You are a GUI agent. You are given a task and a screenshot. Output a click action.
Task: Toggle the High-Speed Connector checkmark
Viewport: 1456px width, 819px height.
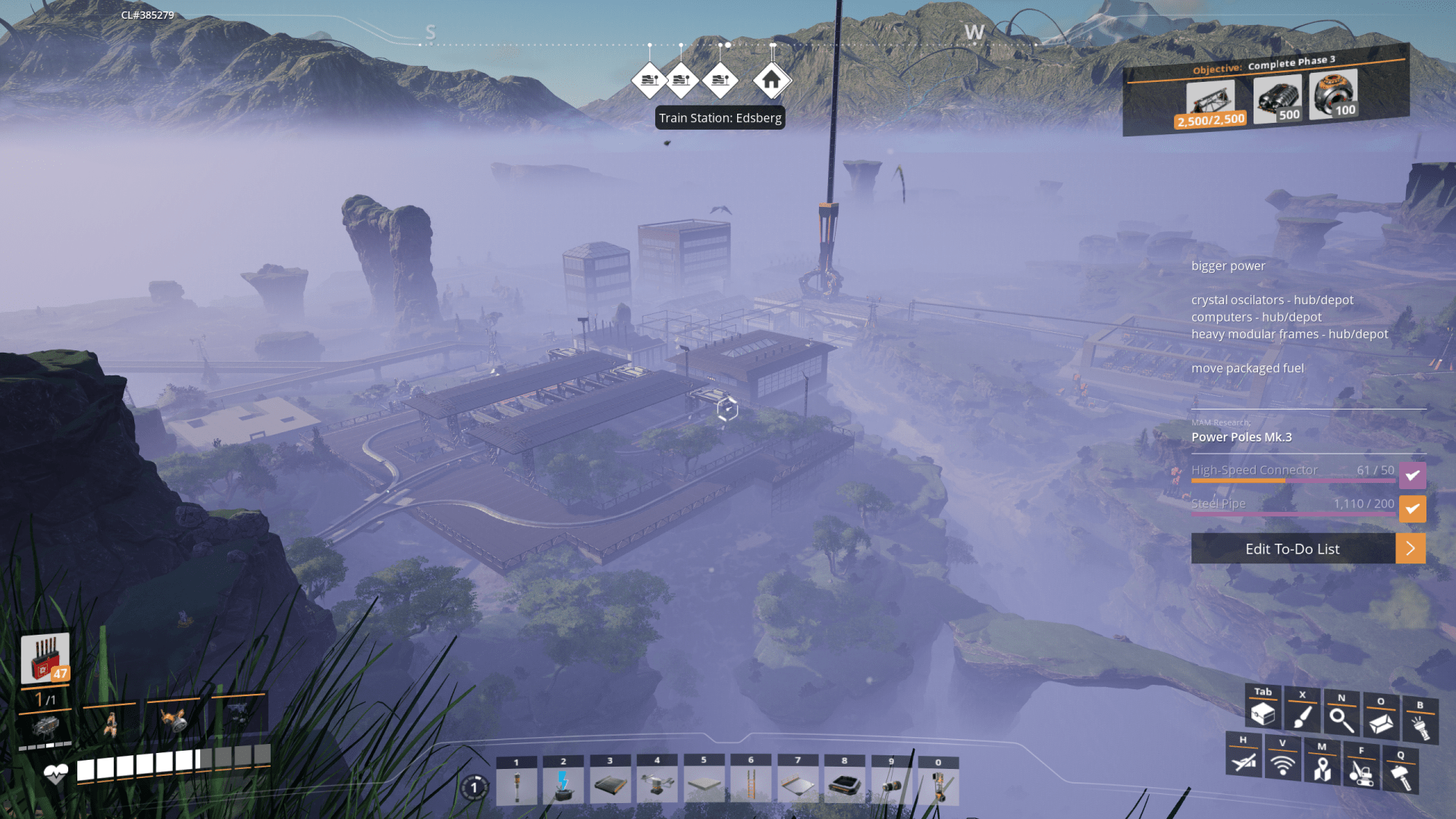(1412, 475)
